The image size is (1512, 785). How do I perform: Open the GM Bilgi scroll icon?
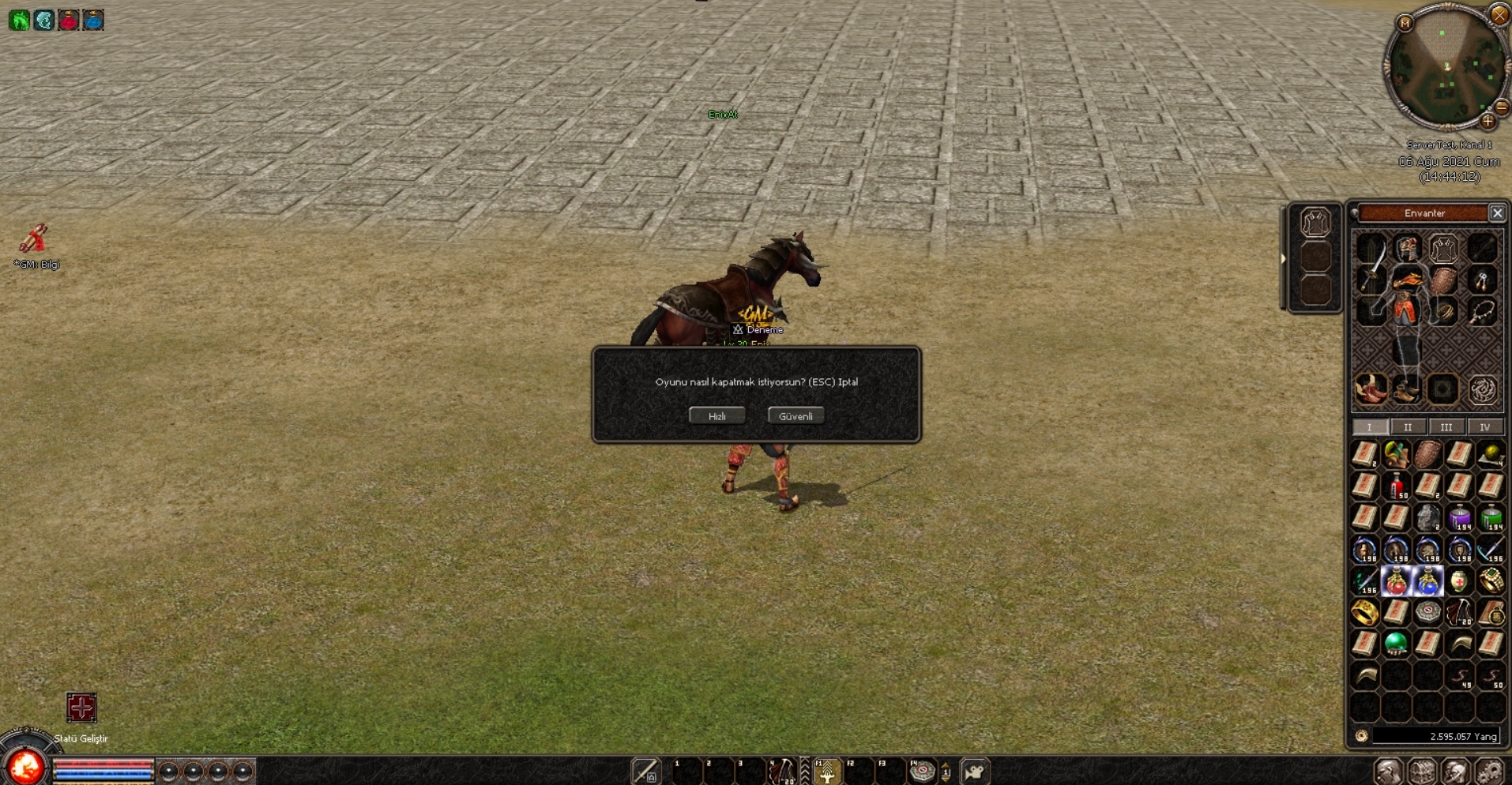click(x=35, y=239)
